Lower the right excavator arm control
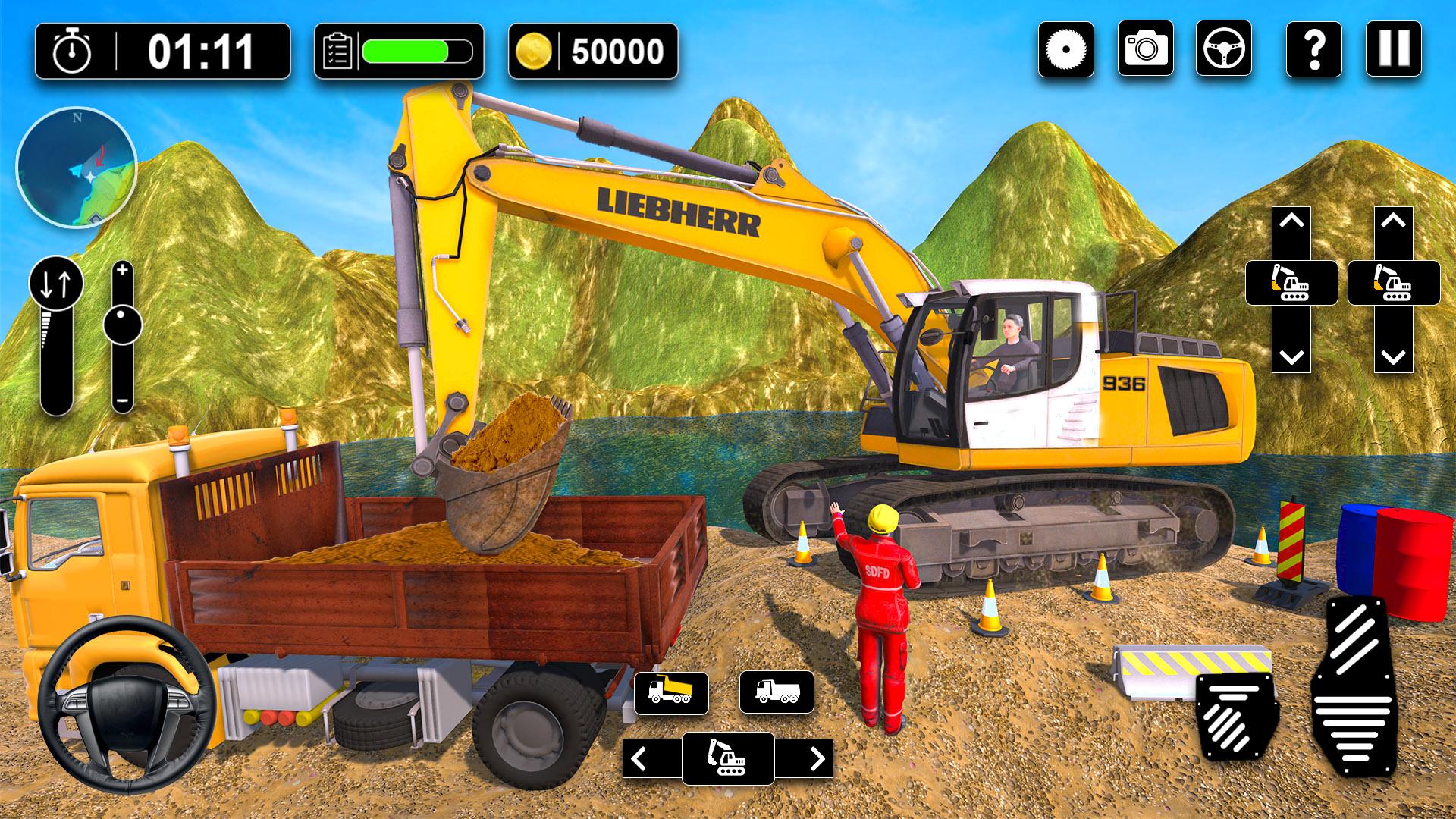 tap(1393, 355)
